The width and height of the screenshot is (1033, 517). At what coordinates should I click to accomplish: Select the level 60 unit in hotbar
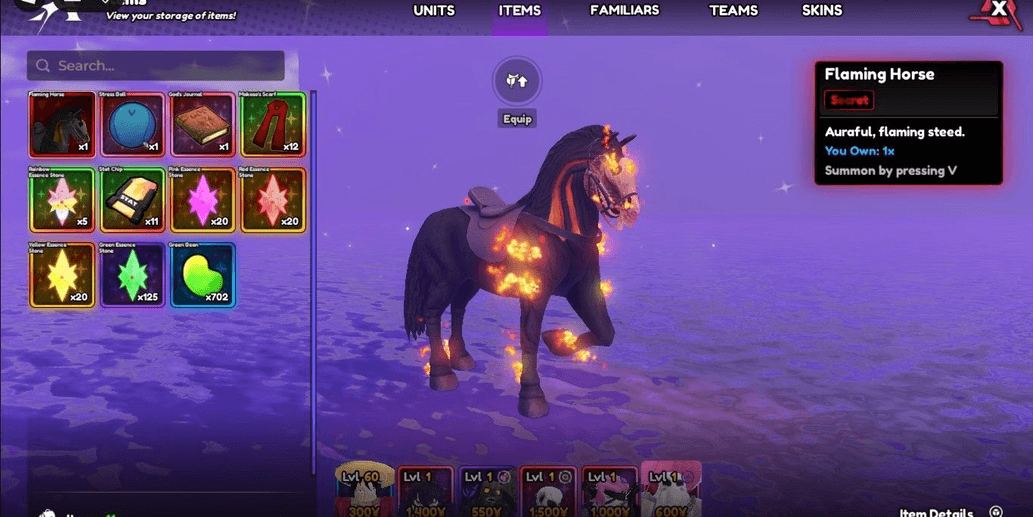[364, 491]
